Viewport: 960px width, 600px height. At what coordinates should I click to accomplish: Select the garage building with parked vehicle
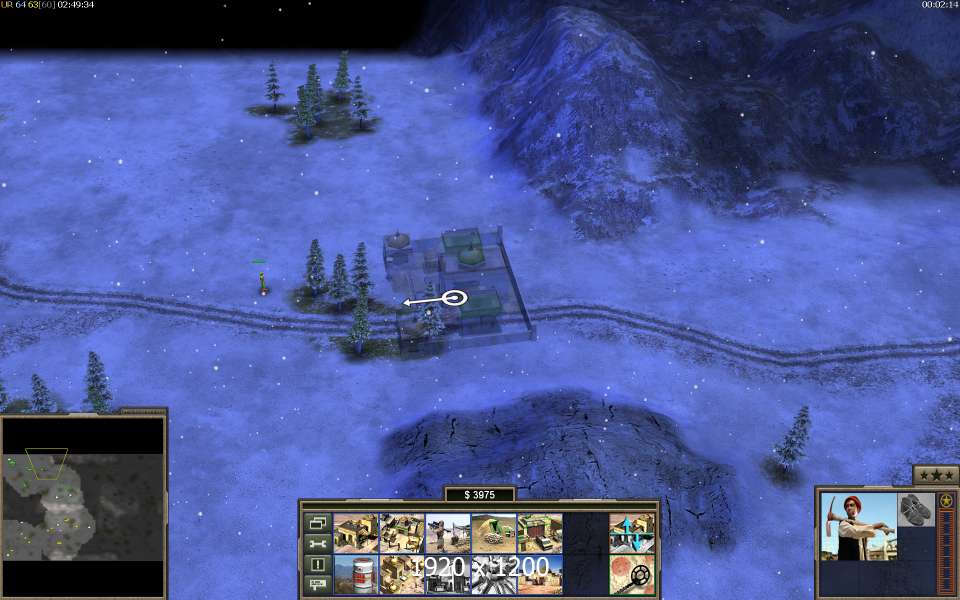pyautogui.click(x=539, y=533)
